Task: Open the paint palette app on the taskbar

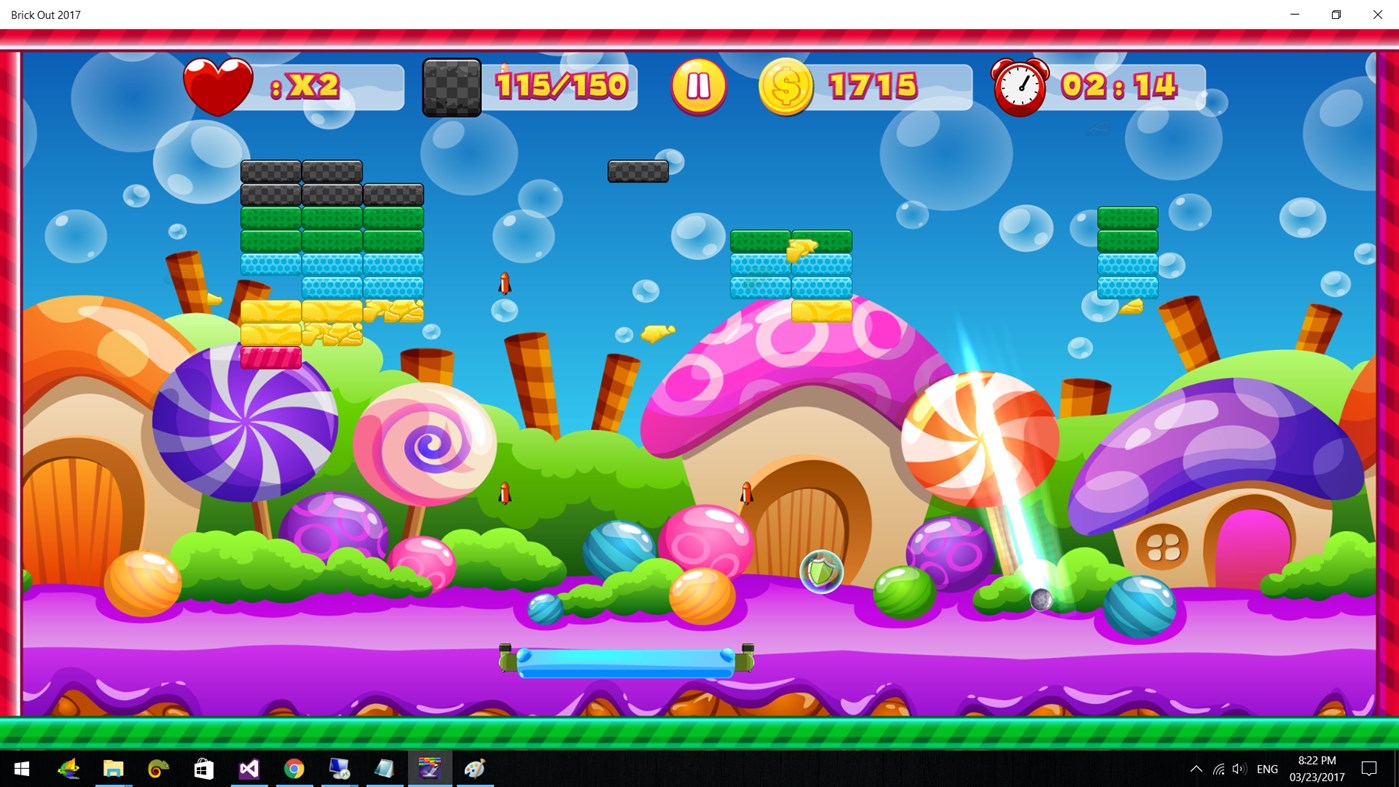Action: coord(474,768)
